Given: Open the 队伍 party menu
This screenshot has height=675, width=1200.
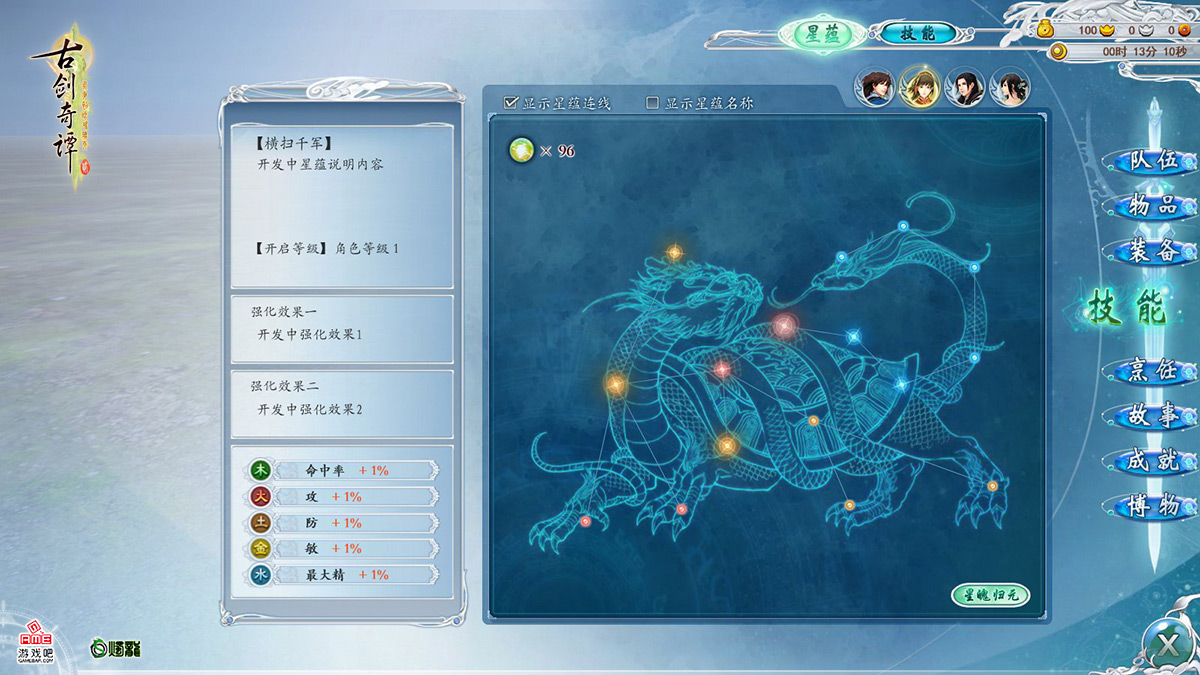Looking at the screenshot, I should tap(1152, 162).
